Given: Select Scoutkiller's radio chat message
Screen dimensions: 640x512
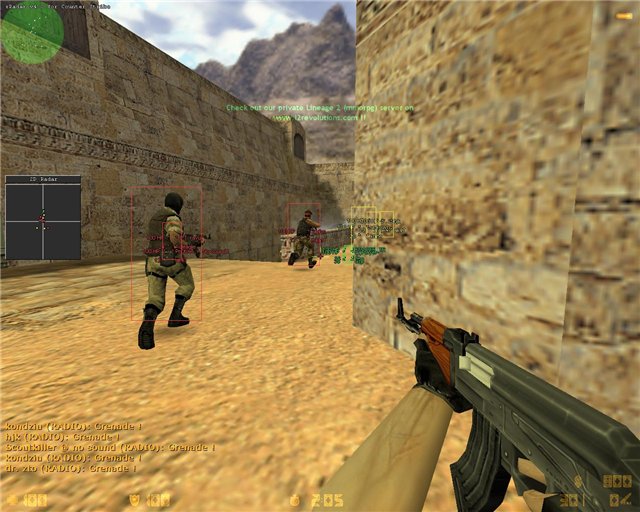Looking at the screenshot, I should 110,447.
